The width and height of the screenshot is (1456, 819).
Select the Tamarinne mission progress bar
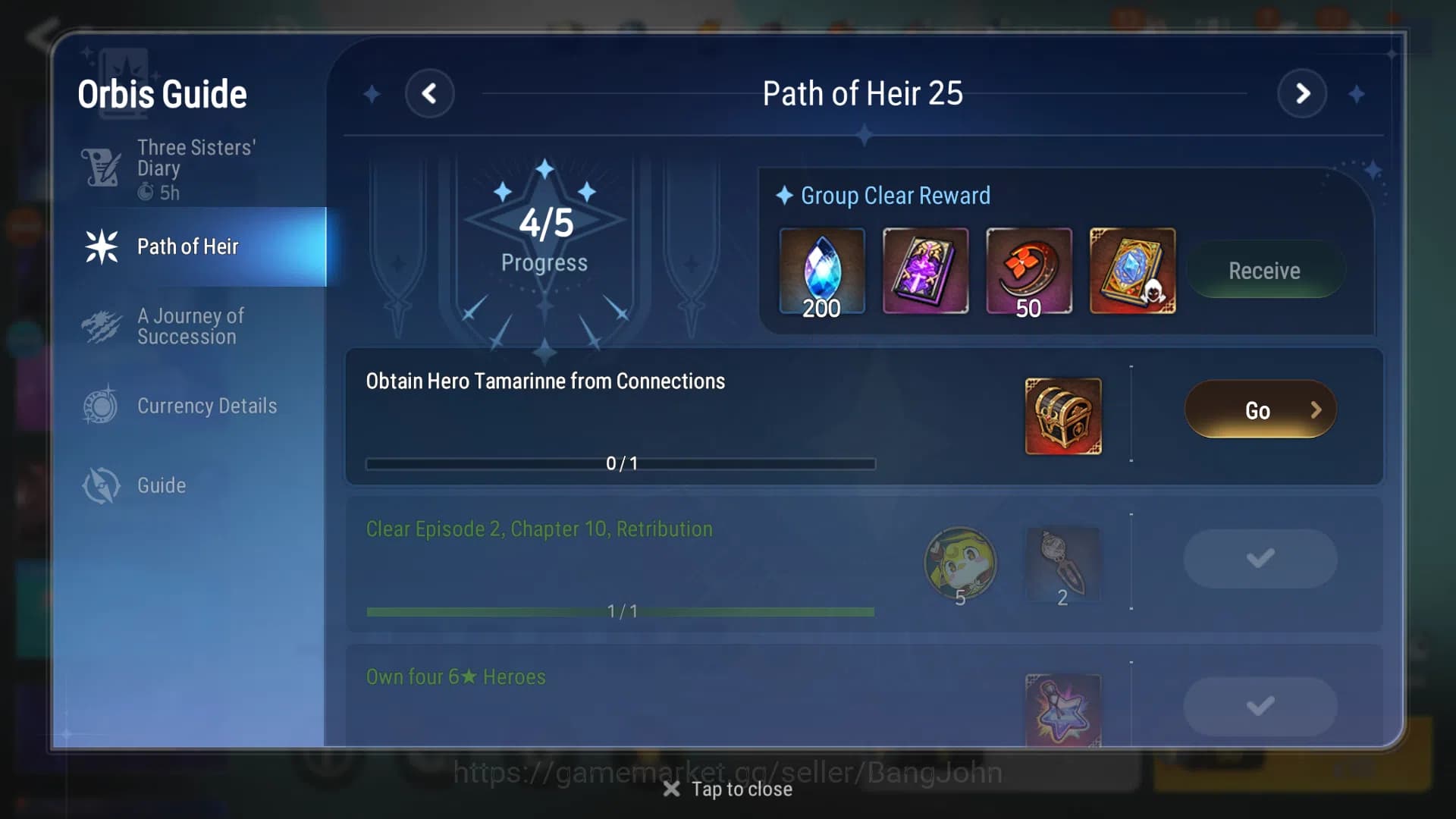621,463
